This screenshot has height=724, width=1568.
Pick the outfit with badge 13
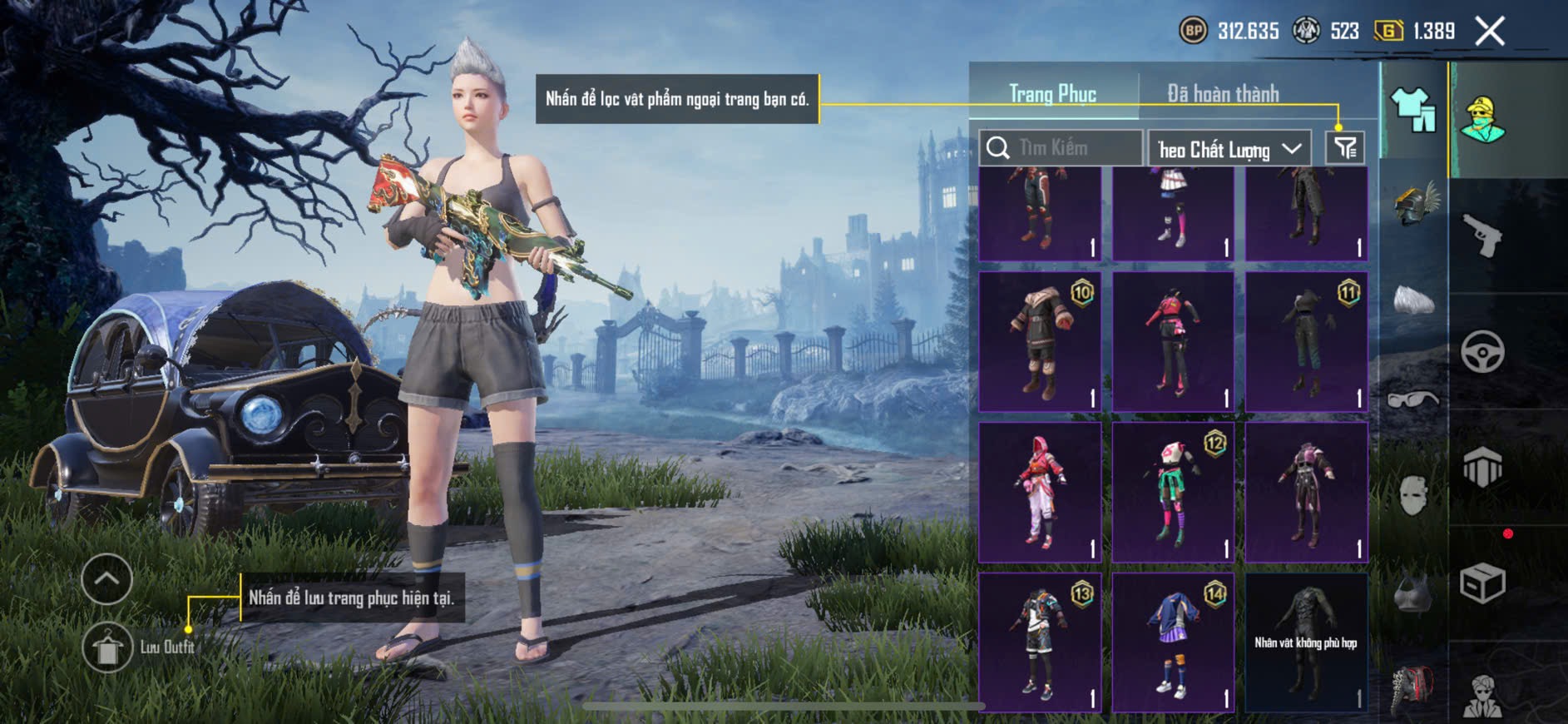point(1040,642)
